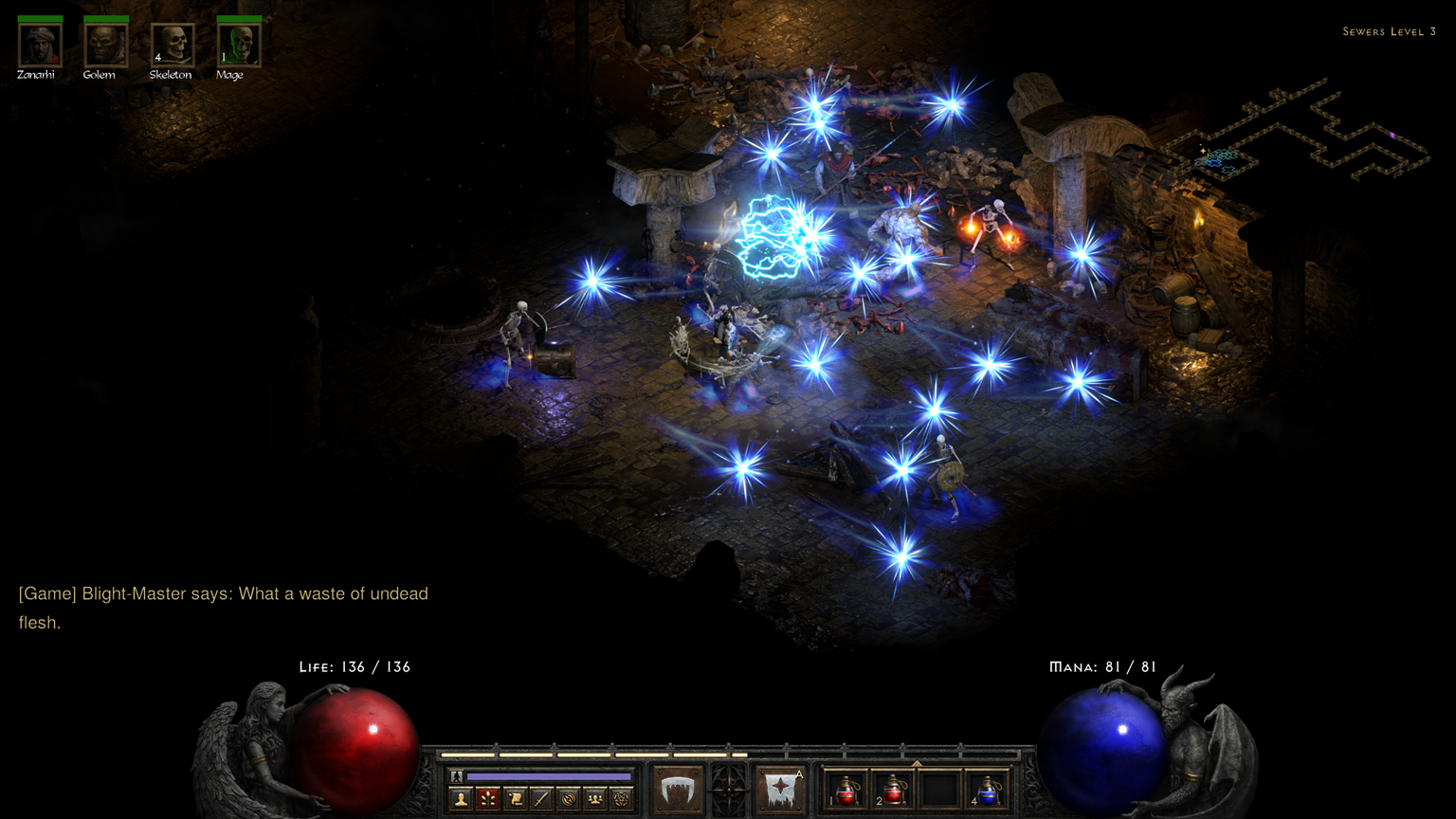
Task: Select the banner skill bound to A
Action: [x=780, y=788]
